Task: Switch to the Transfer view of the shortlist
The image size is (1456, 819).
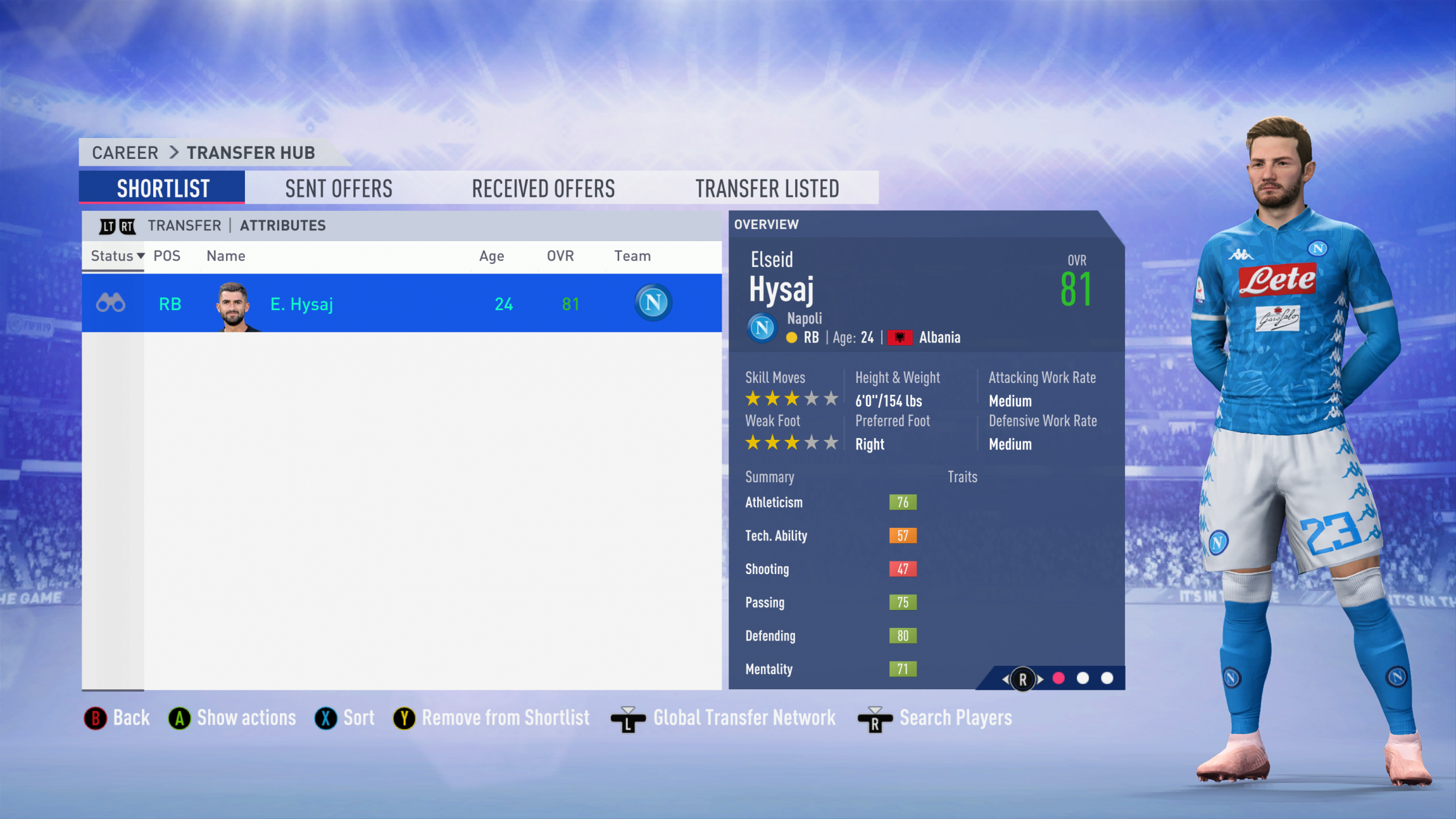Action: [184, 225]
